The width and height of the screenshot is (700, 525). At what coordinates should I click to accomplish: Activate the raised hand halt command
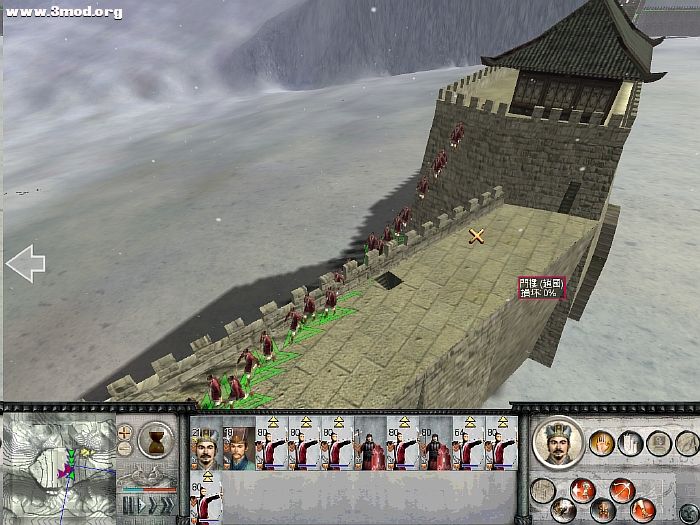click(603, 443)
